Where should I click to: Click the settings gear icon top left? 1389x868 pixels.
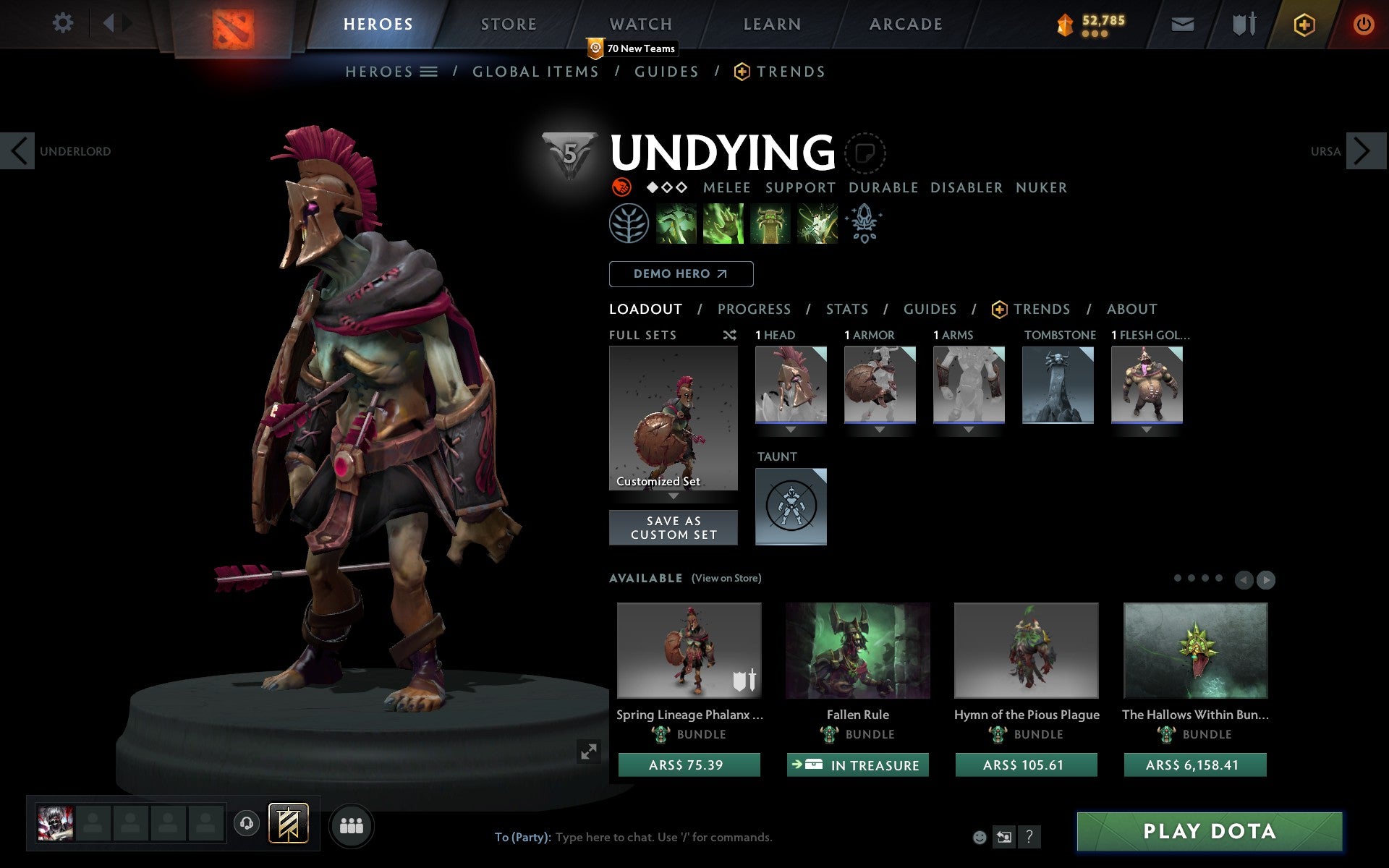tap(64, 23)
